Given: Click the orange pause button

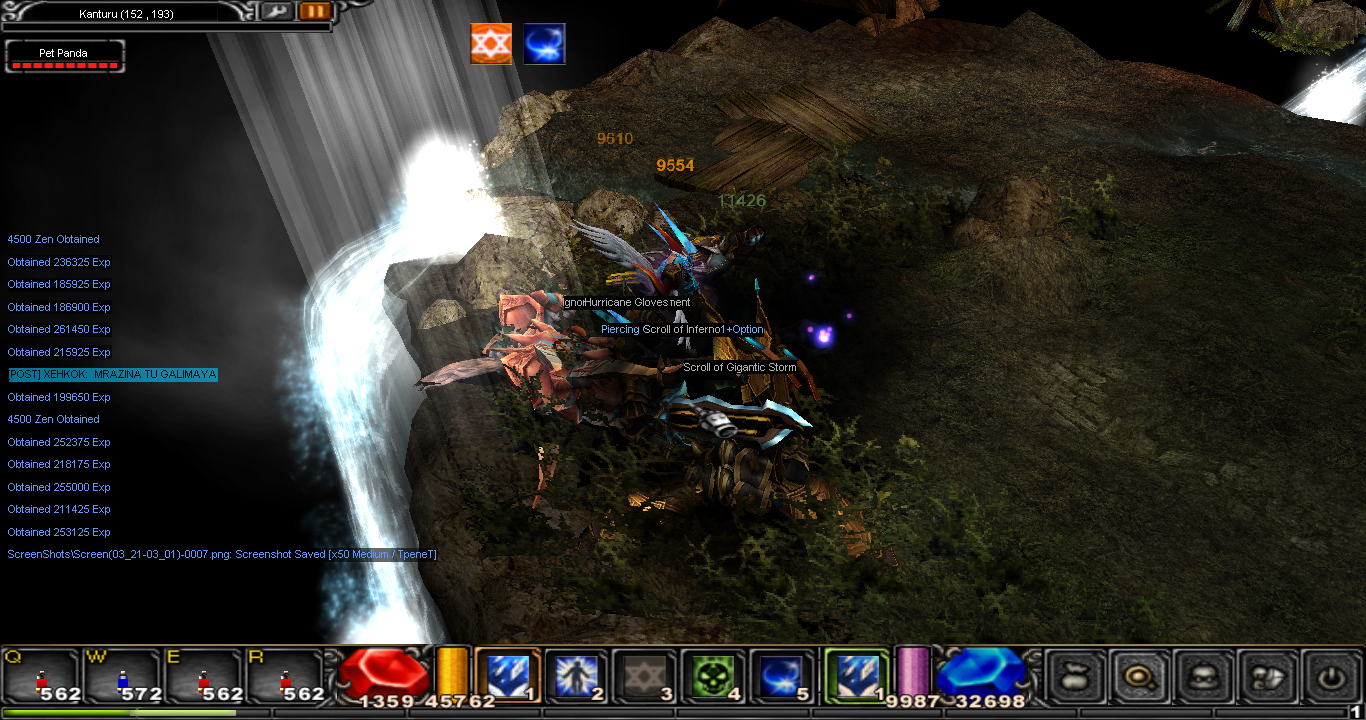Looking at the screenshot, I should [314, 11].
